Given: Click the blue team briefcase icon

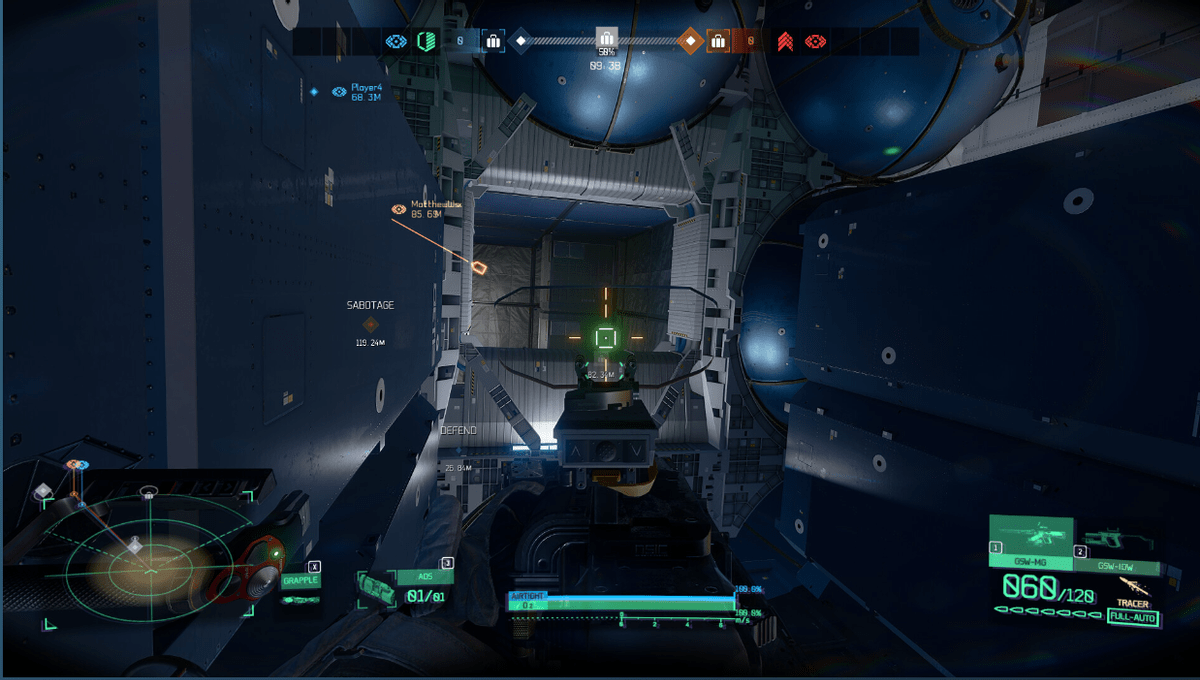Looking at the screenshot, I should pyautogui.click(x=492, y=41).
